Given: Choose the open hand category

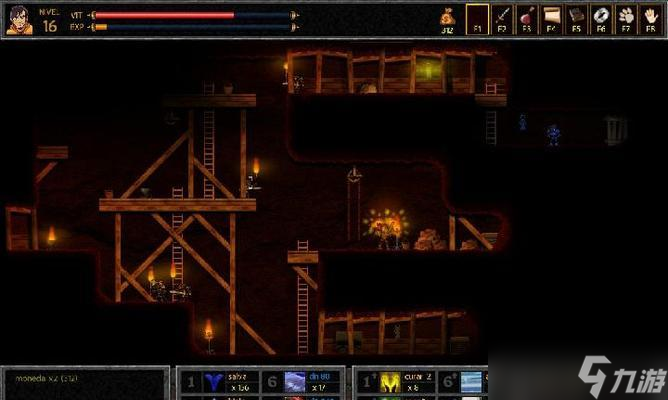Looking at the screenshot, I should click(x=650, y=19).
